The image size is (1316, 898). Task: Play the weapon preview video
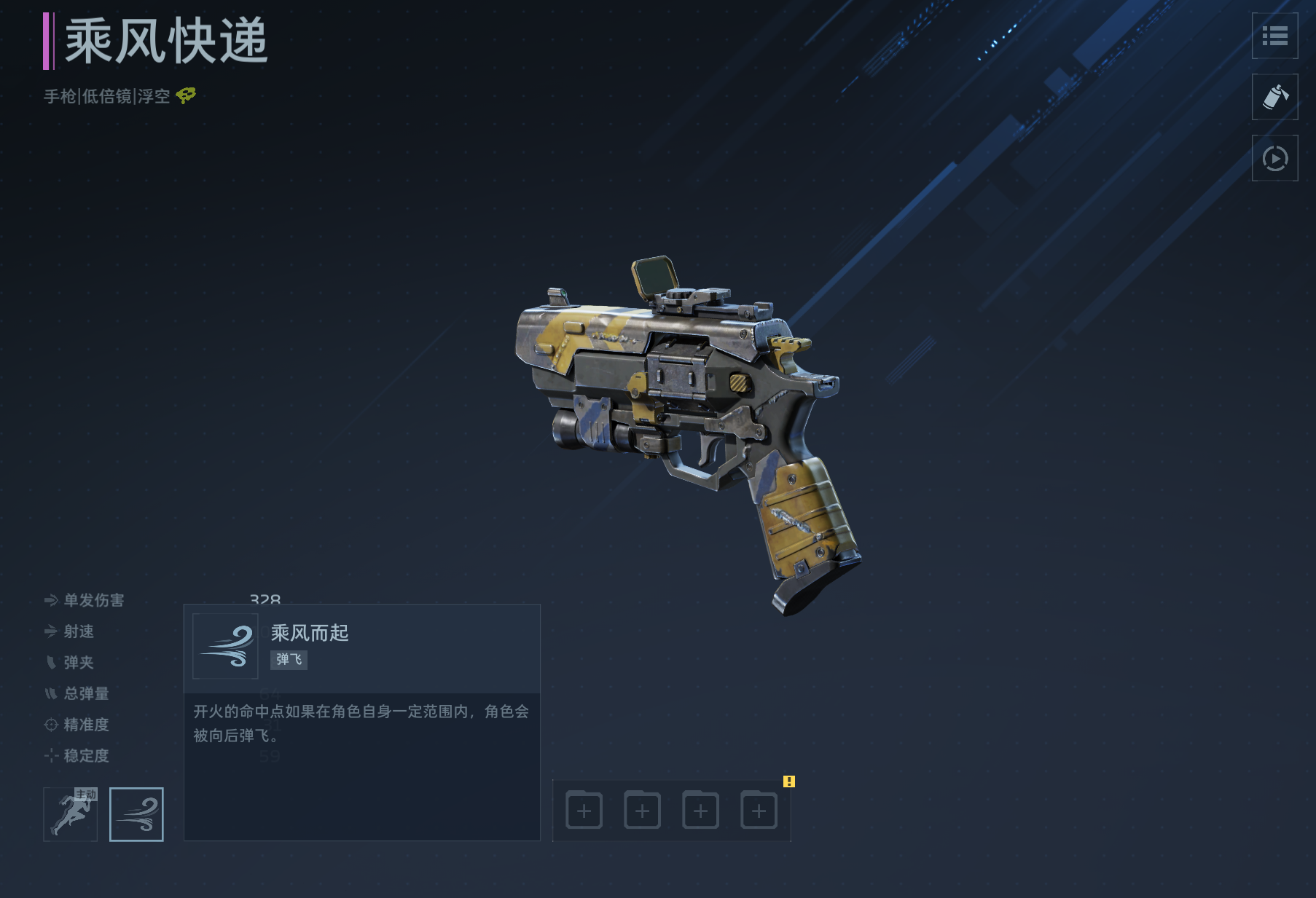point(1274,158)
